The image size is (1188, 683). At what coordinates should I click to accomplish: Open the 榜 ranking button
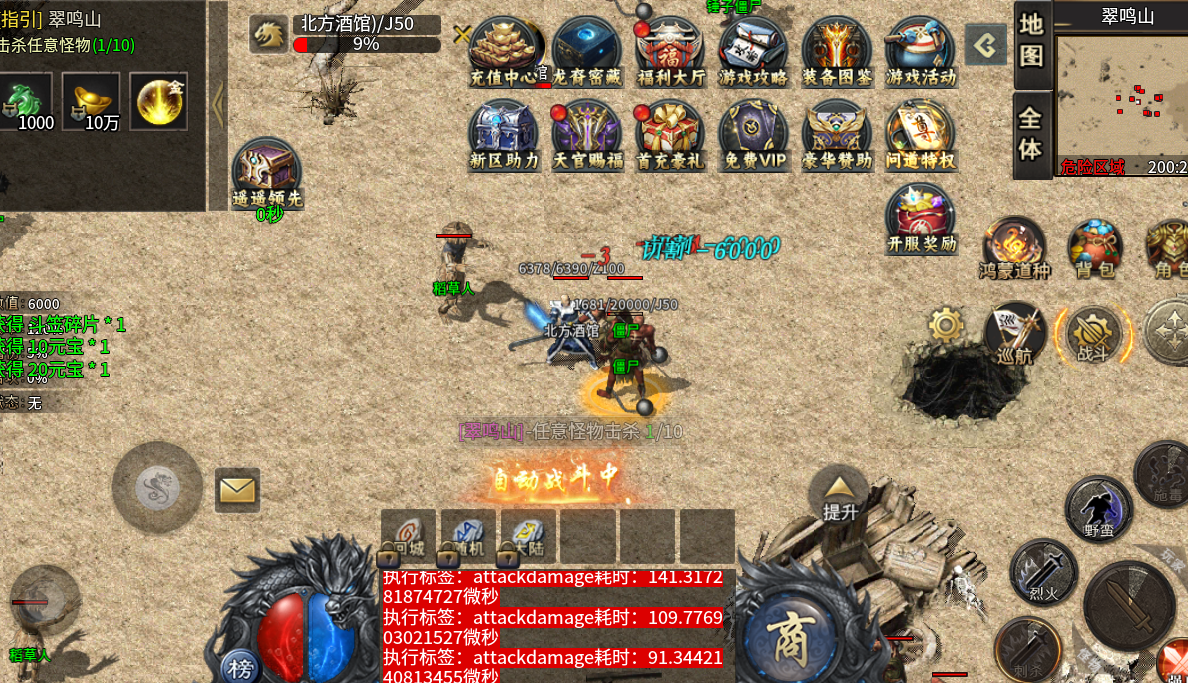click(x=240, y=668)
